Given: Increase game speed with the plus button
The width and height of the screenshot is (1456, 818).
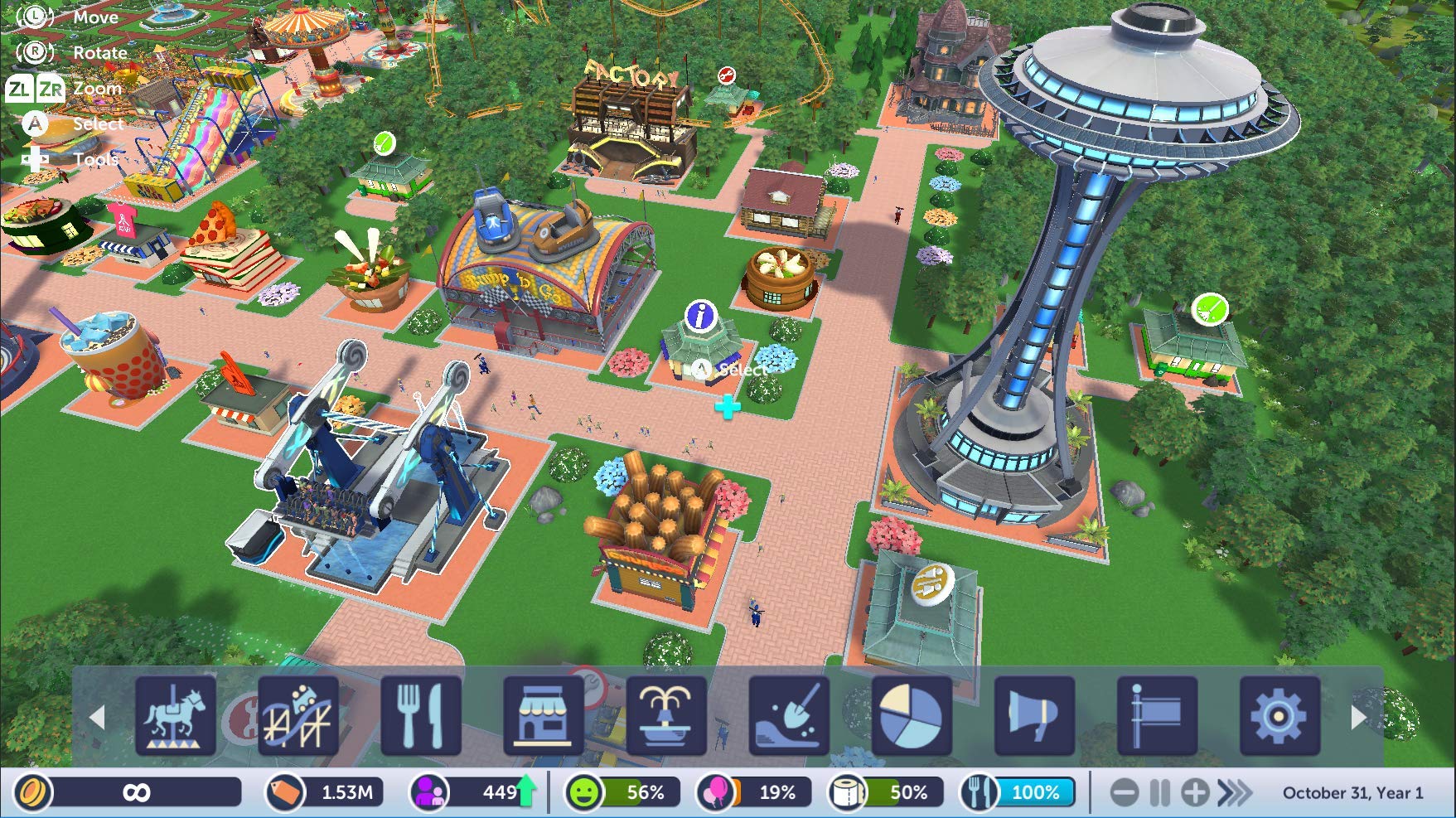Looking at the screenshot, I should tap(1195, 793).
